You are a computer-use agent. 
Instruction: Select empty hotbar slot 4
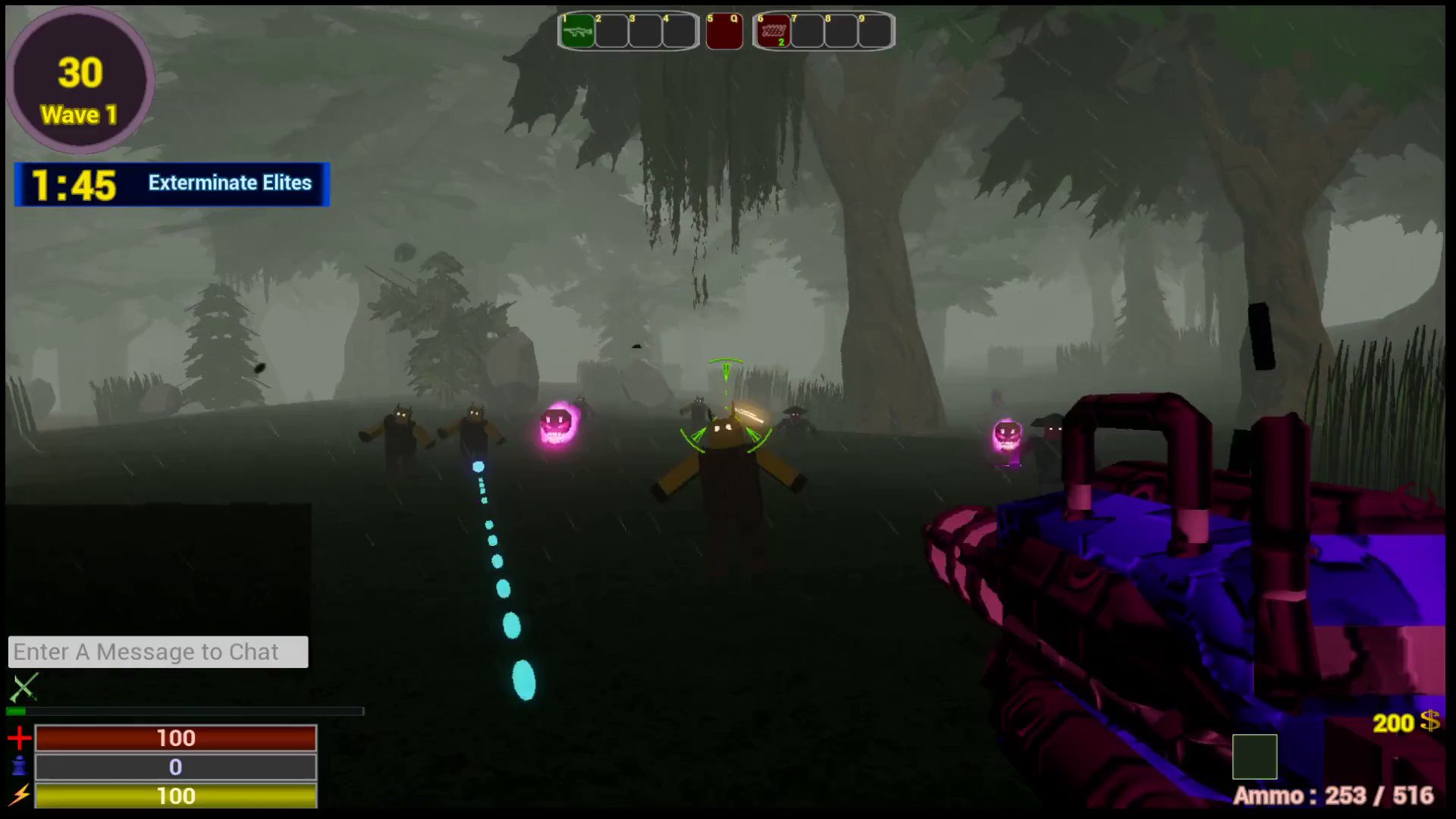click(679, 30)
